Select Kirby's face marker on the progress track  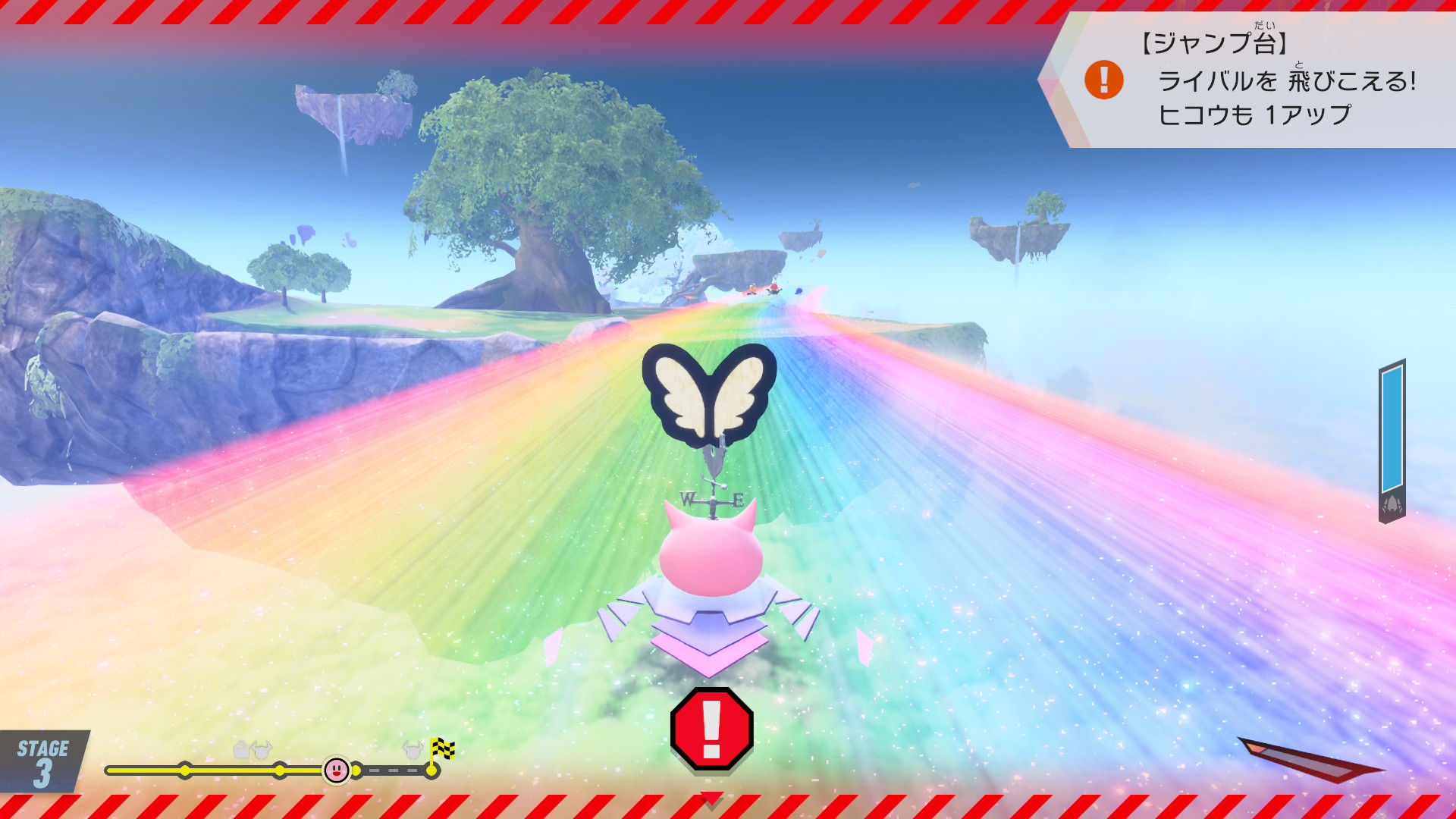(336, 770)
